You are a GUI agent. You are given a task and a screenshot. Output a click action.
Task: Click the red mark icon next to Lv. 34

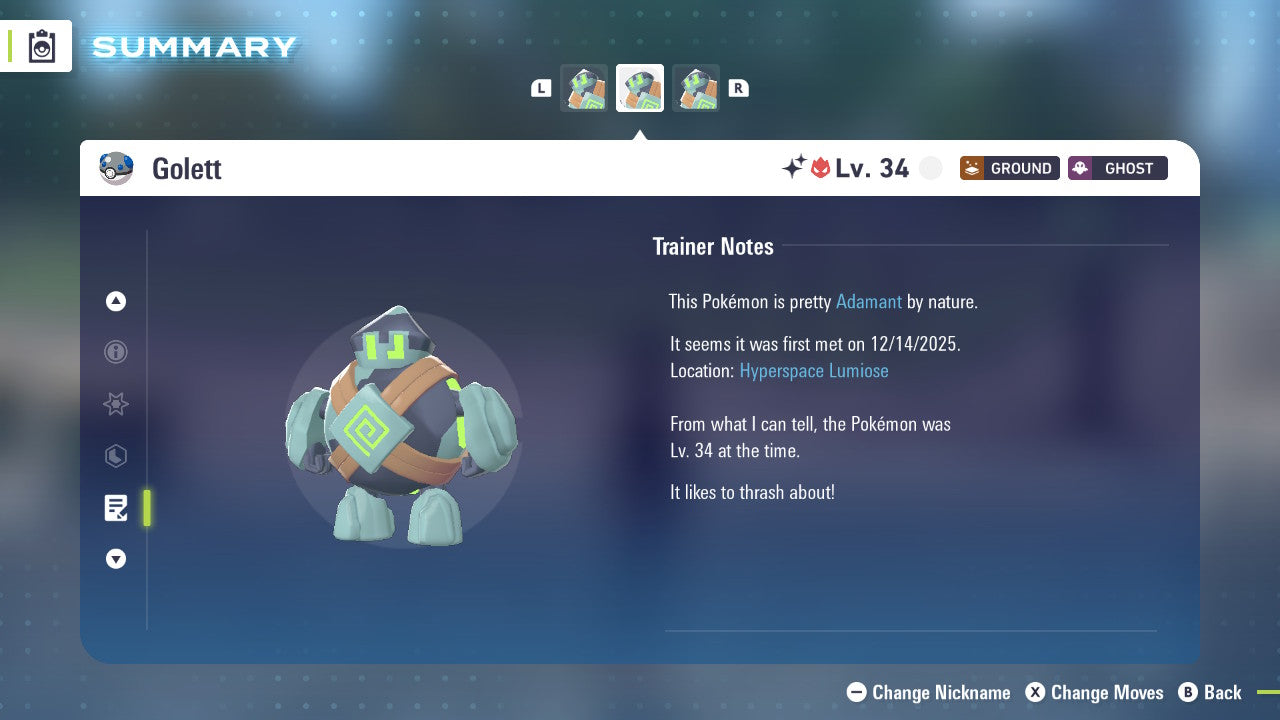pyautogui.click(x=822, y=168)
